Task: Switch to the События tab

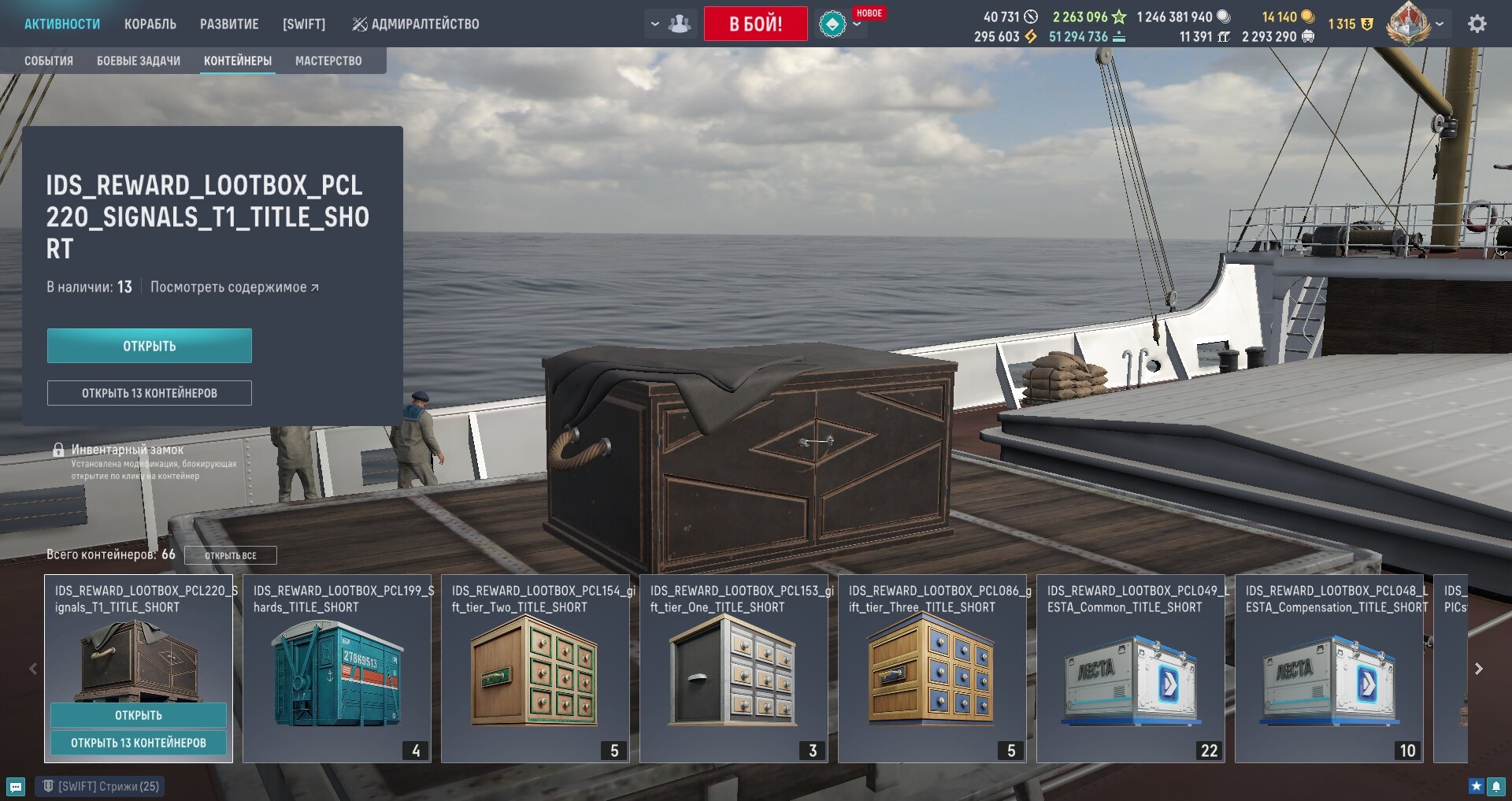Action: coord(49,61)
